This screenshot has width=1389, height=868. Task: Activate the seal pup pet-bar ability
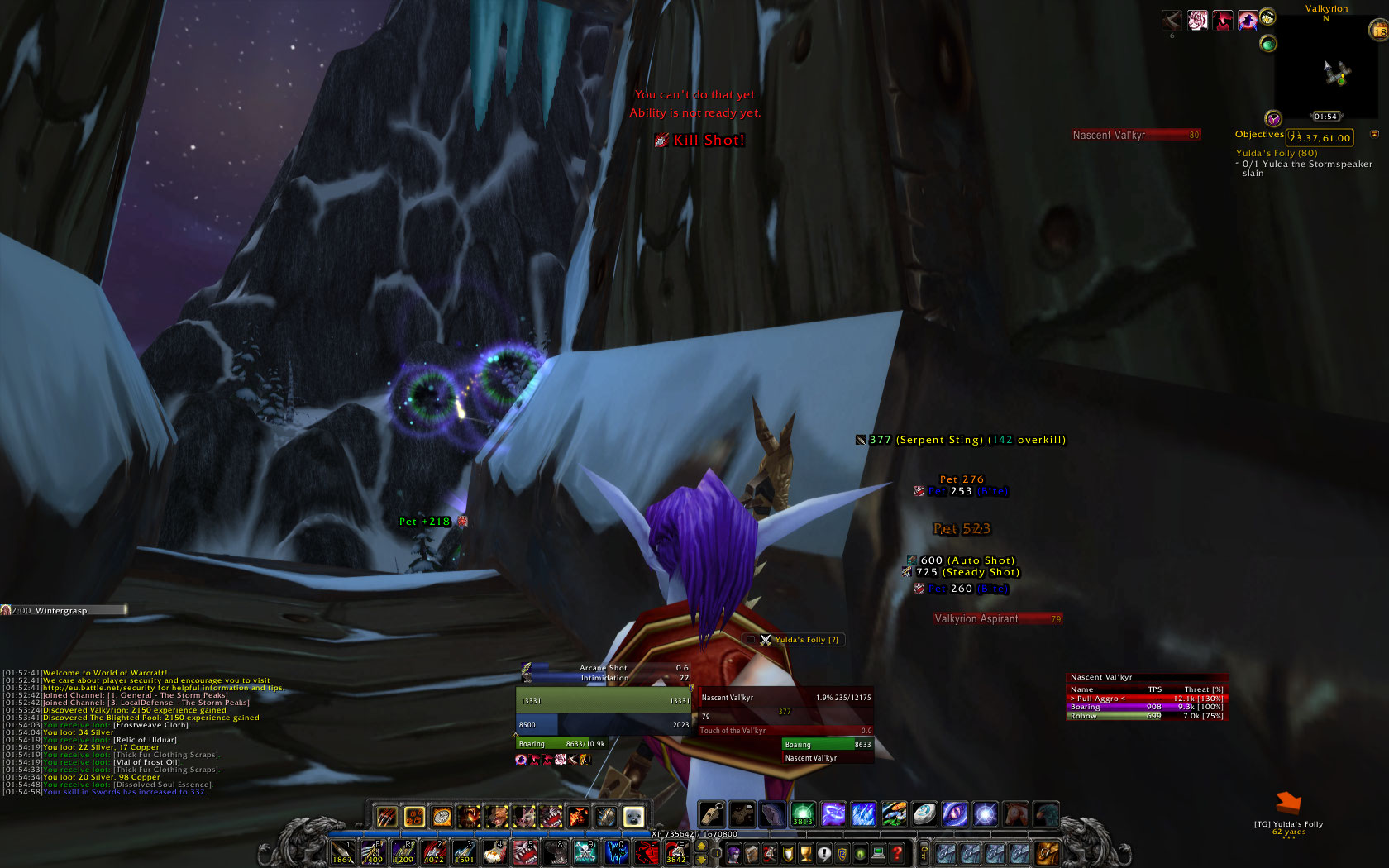tap(633, 817)
